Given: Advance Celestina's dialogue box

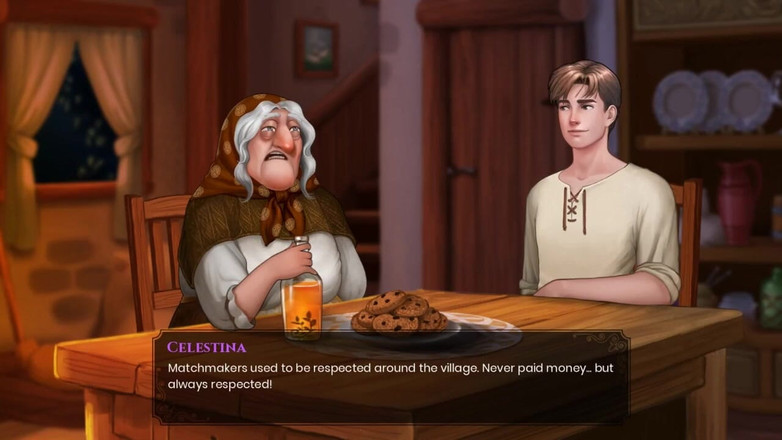Looking at the screenshot, I should click(390, 377).
